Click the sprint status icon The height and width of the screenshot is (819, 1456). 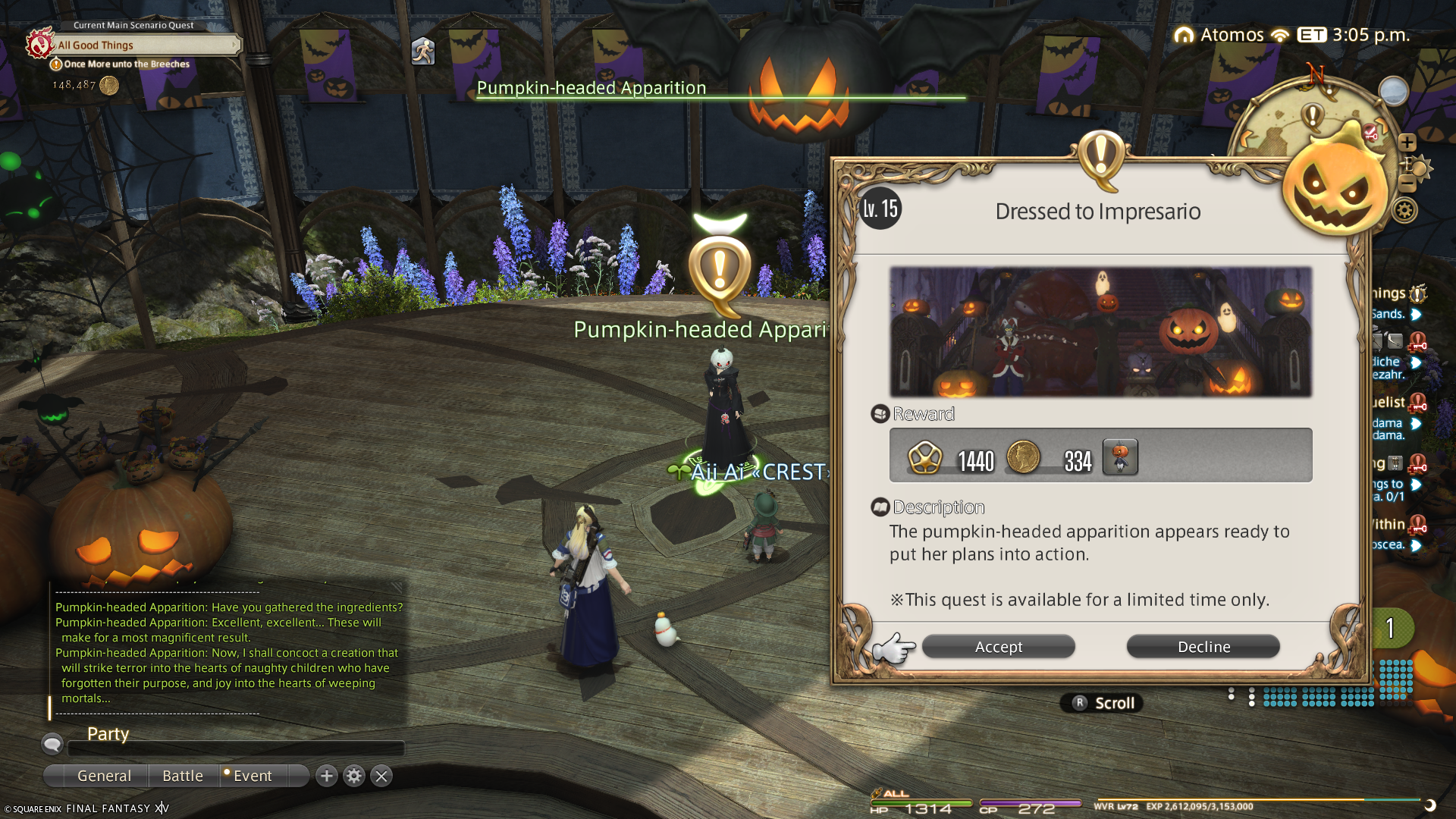[423, 52]
